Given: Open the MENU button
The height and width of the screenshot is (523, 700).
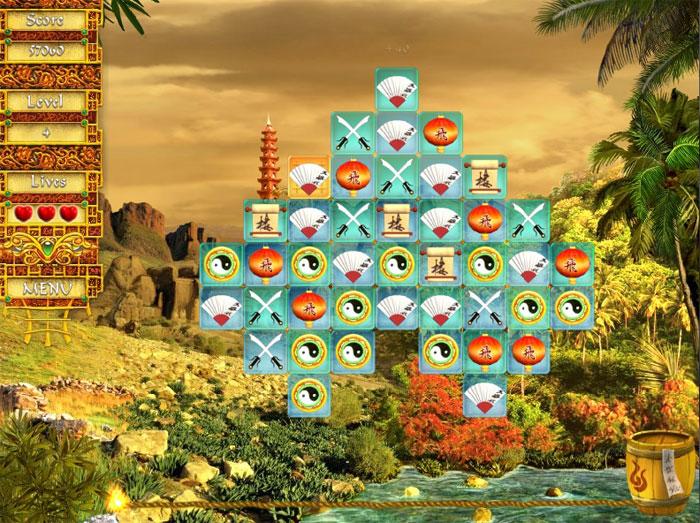Looking at the screenshot, I should [49, 288].
